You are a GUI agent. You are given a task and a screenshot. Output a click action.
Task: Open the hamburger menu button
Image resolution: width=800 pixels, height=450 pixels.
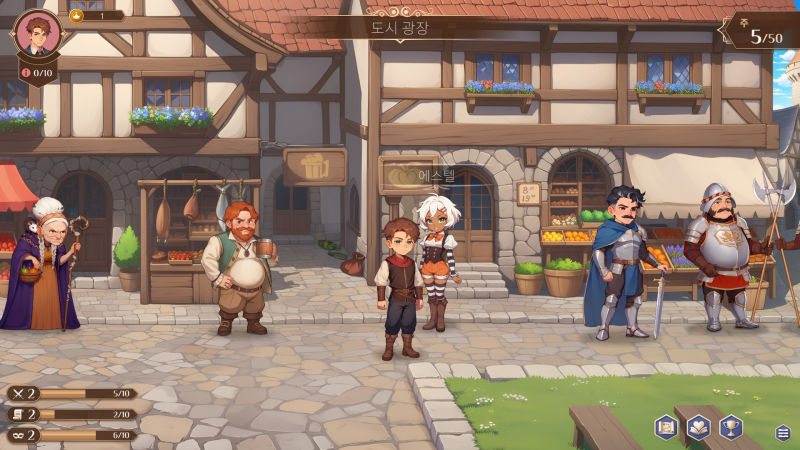783,432
